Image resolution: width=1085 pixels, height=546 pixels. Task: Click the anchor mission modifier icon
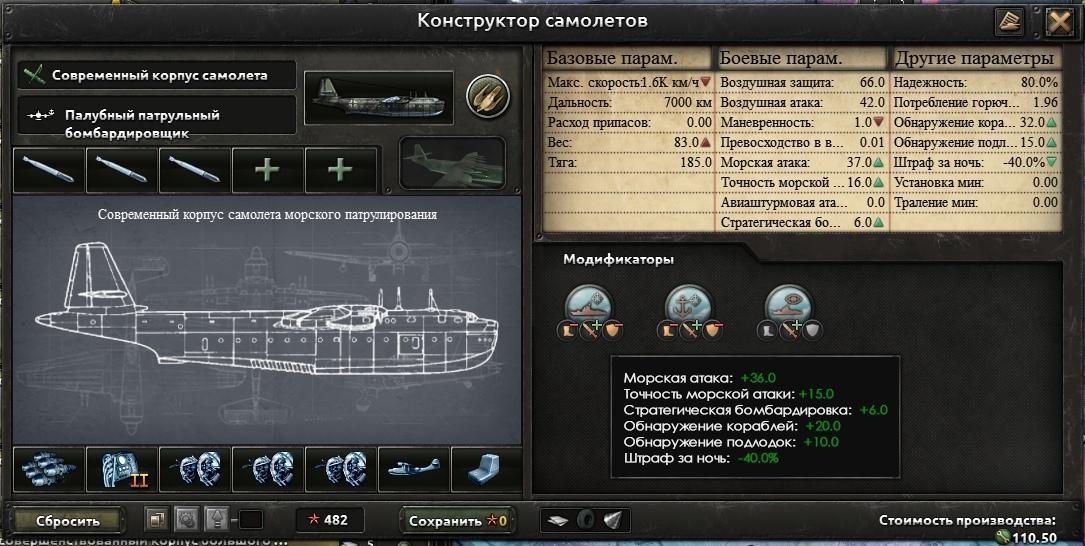click(690, 304)
